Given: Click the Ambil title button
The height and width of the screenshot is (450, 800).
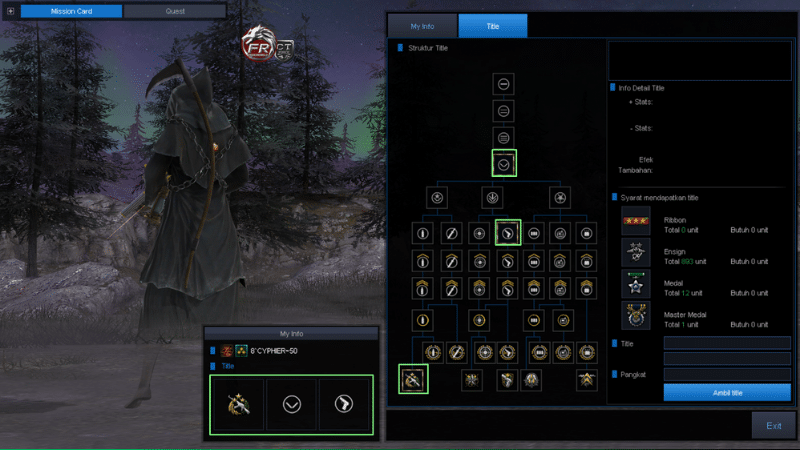Looking at the screenshot, I should pos(727,392).
